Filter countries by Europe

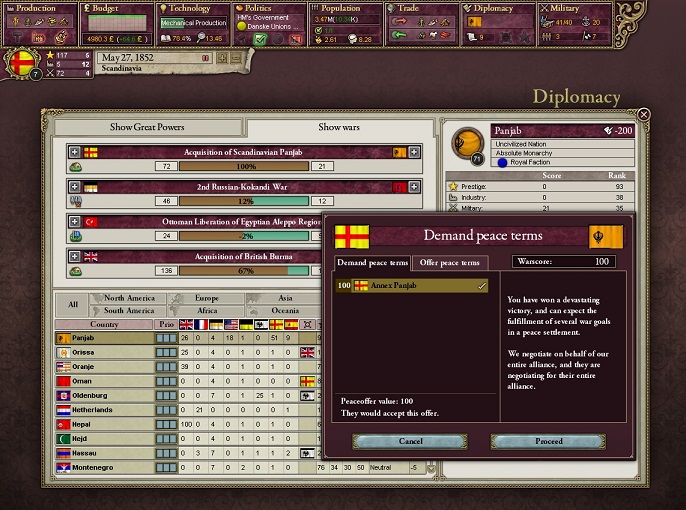(x=205, y=298)
